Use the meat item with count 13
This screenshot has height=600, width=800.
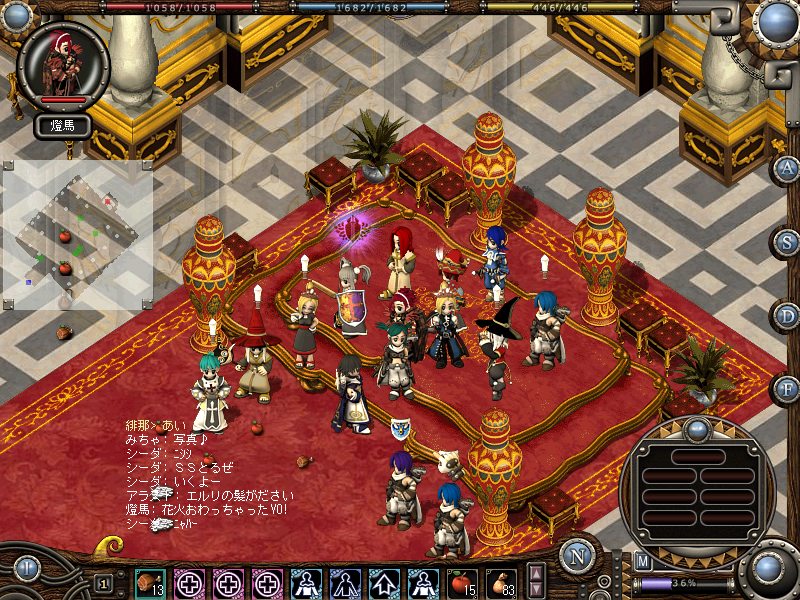[151, 582]
